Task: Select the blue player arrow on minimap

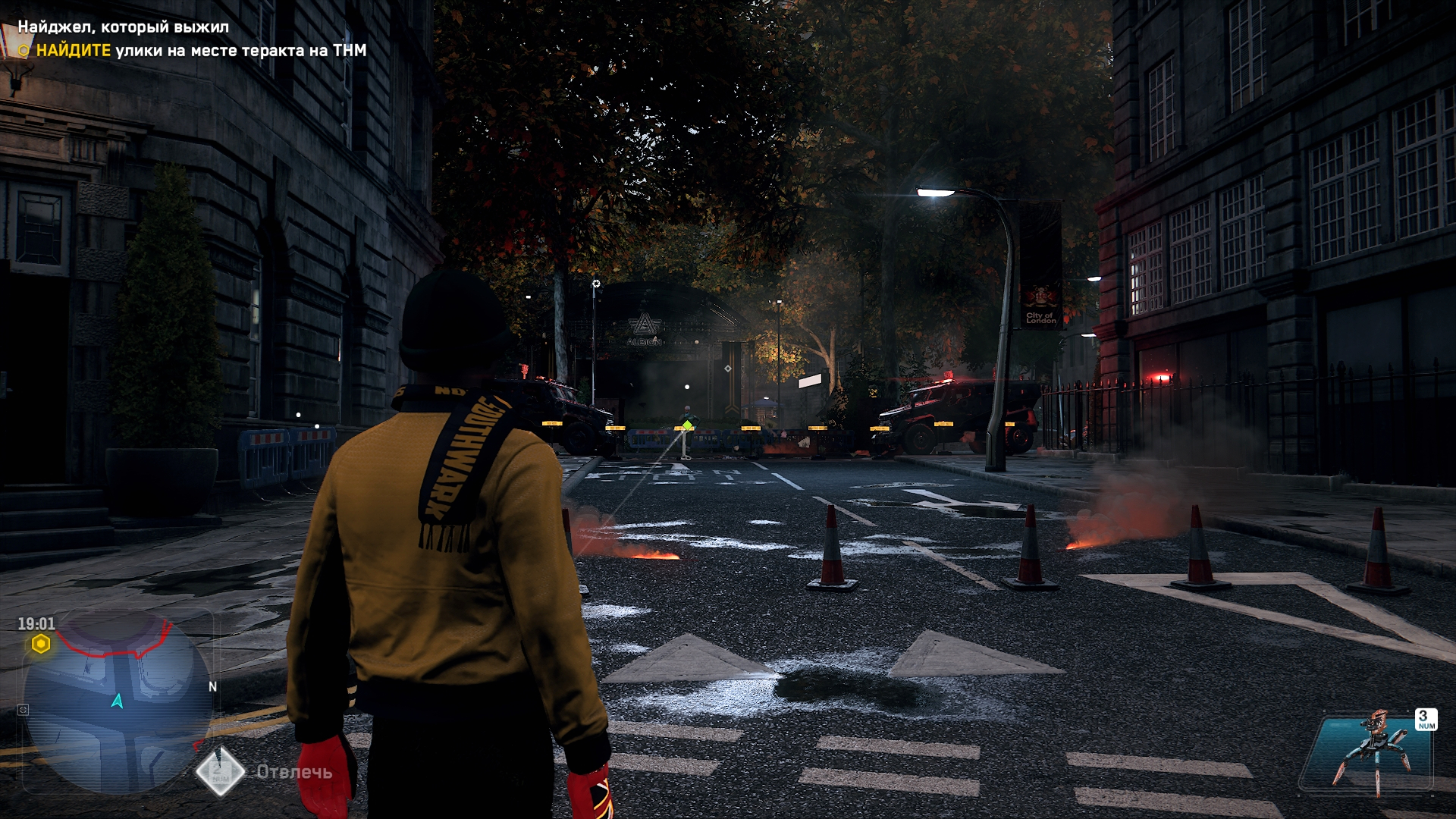Action: pyautogui.click(x=118, y=701)
